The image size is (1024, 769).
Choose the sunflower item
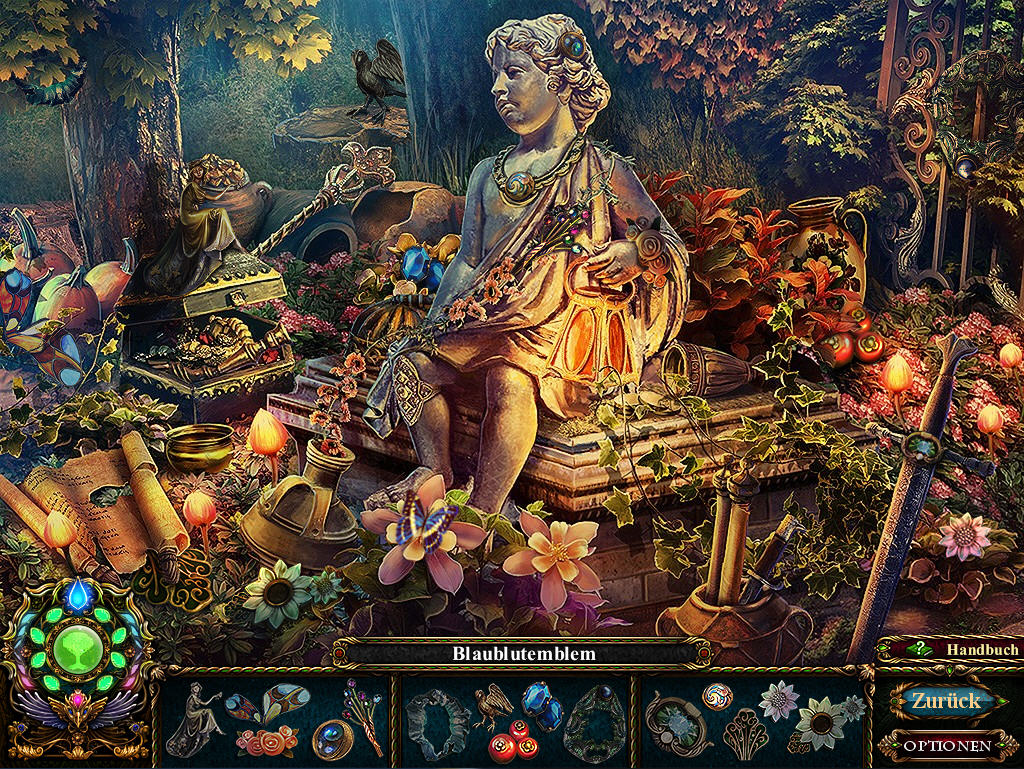point(820,722)
